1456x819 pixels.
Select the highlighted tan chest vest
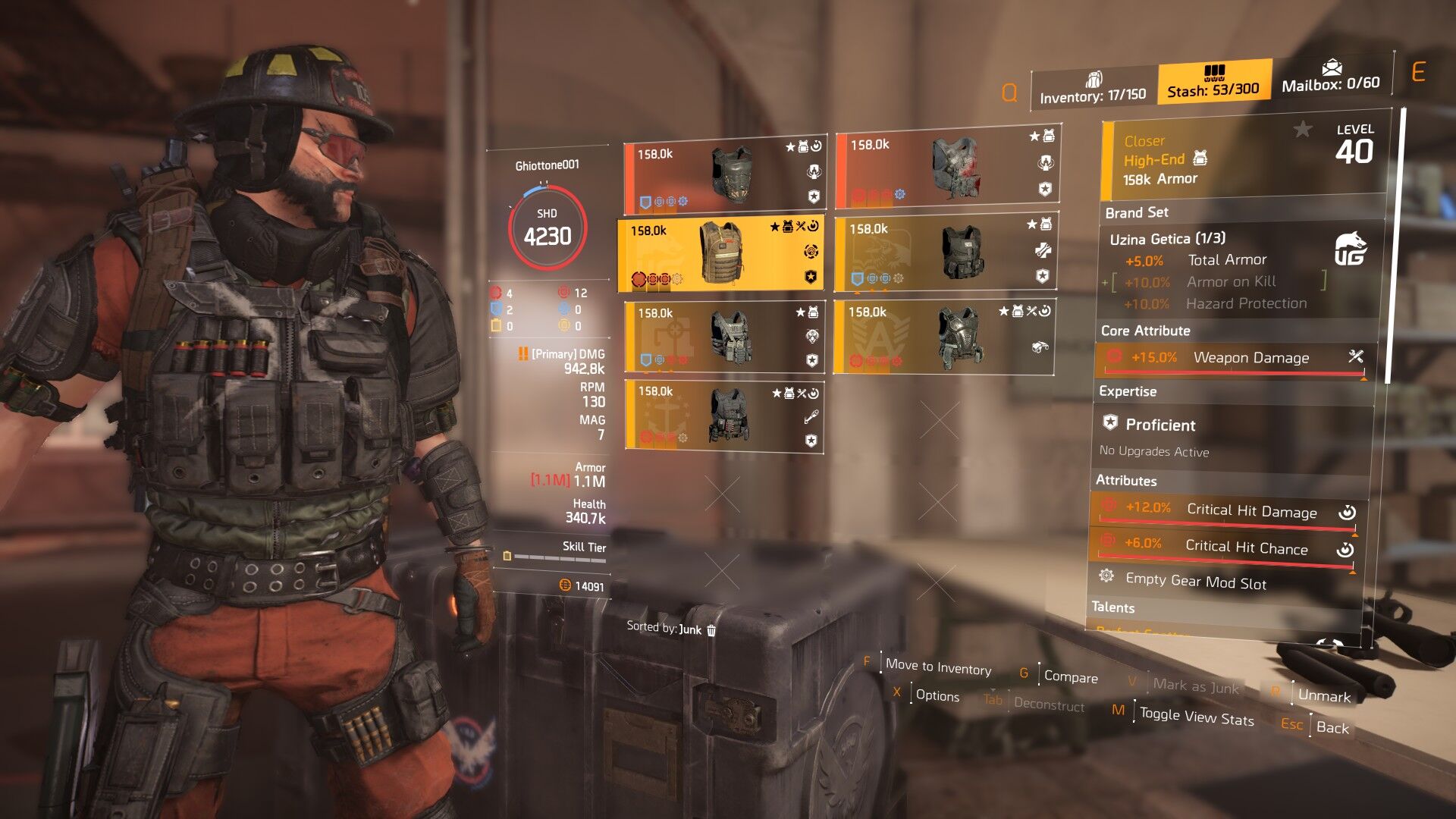point(720,254)
